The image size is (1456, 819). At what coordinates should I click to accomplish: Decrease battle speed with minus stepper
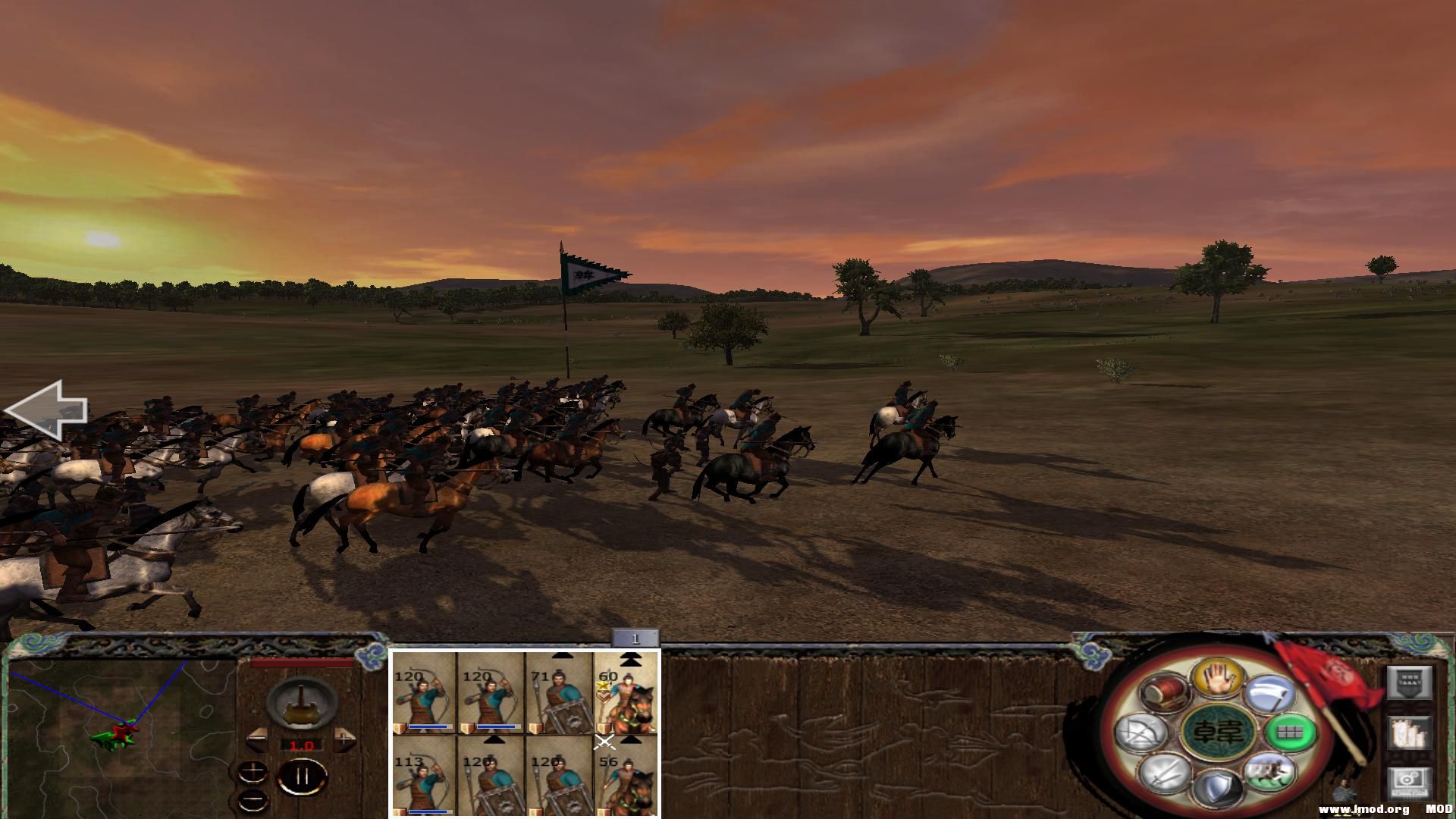click(x=257, y=739)
